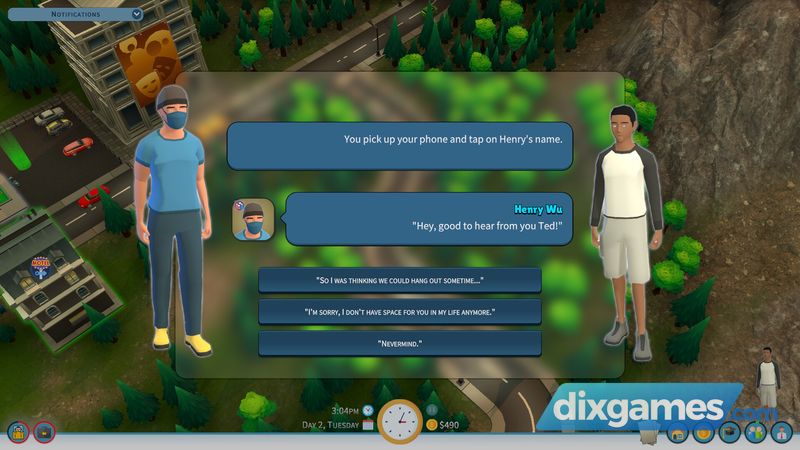Image resolution: width=800 pixels, height=450 pixels.
Task: Open the friends group icon in bottom bar
Action: [x=755, y=433]
